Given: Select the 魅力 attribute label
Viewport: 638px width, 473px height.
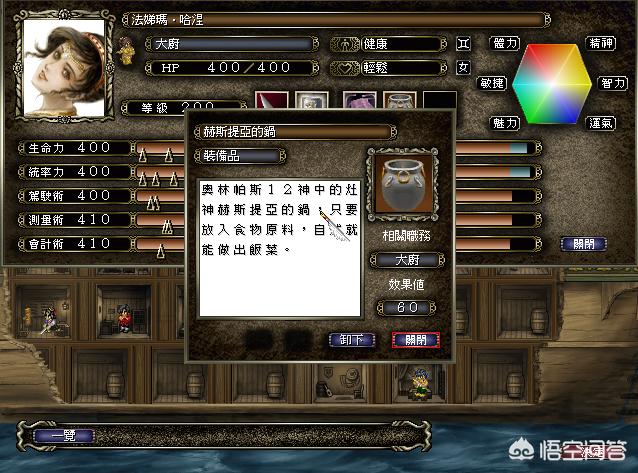Looking at the screenshot, I should coord(505,122).
